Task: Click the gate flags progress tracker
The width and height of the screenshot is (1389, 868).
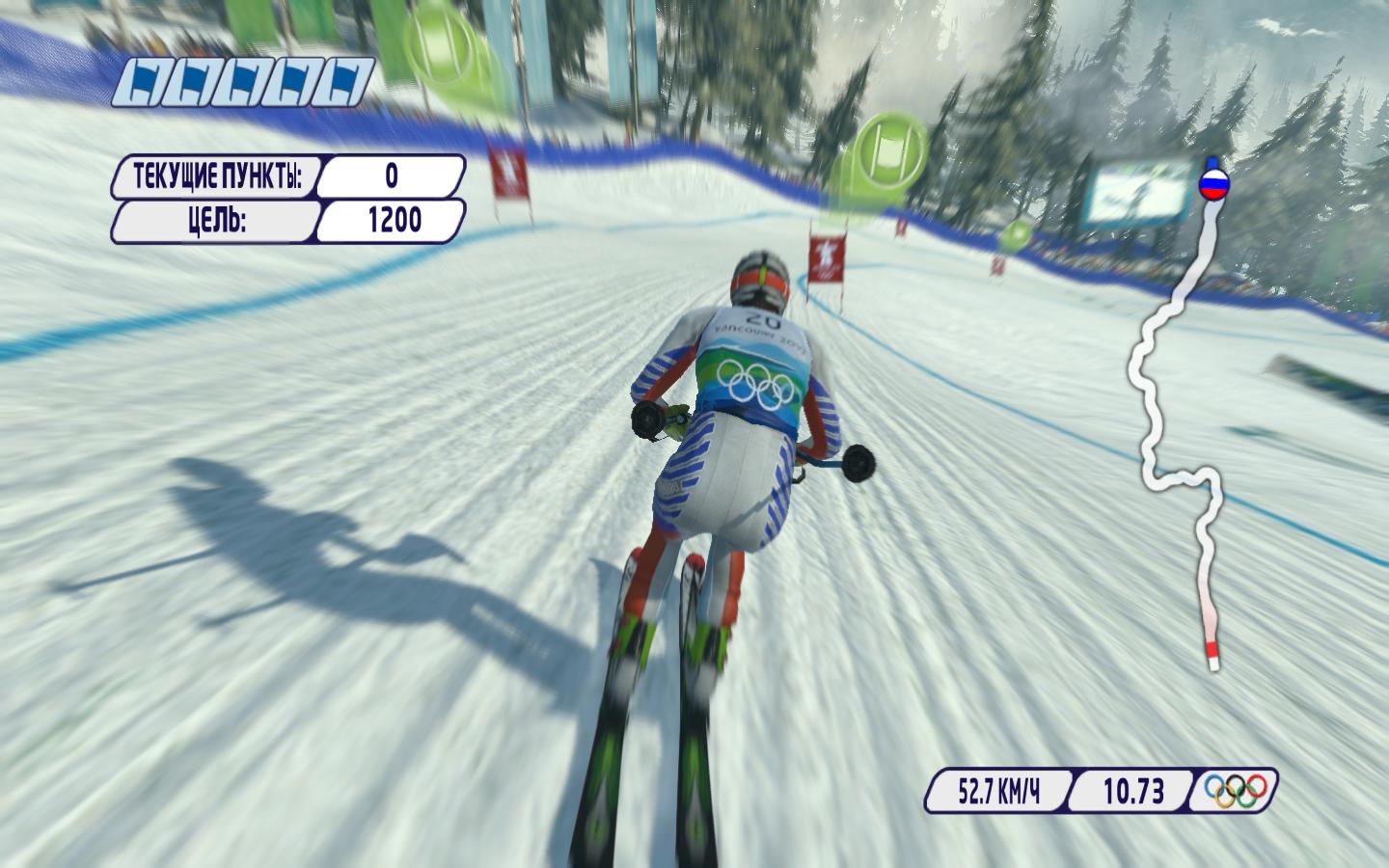Action: pyautogui.click(x=243, y=82)
